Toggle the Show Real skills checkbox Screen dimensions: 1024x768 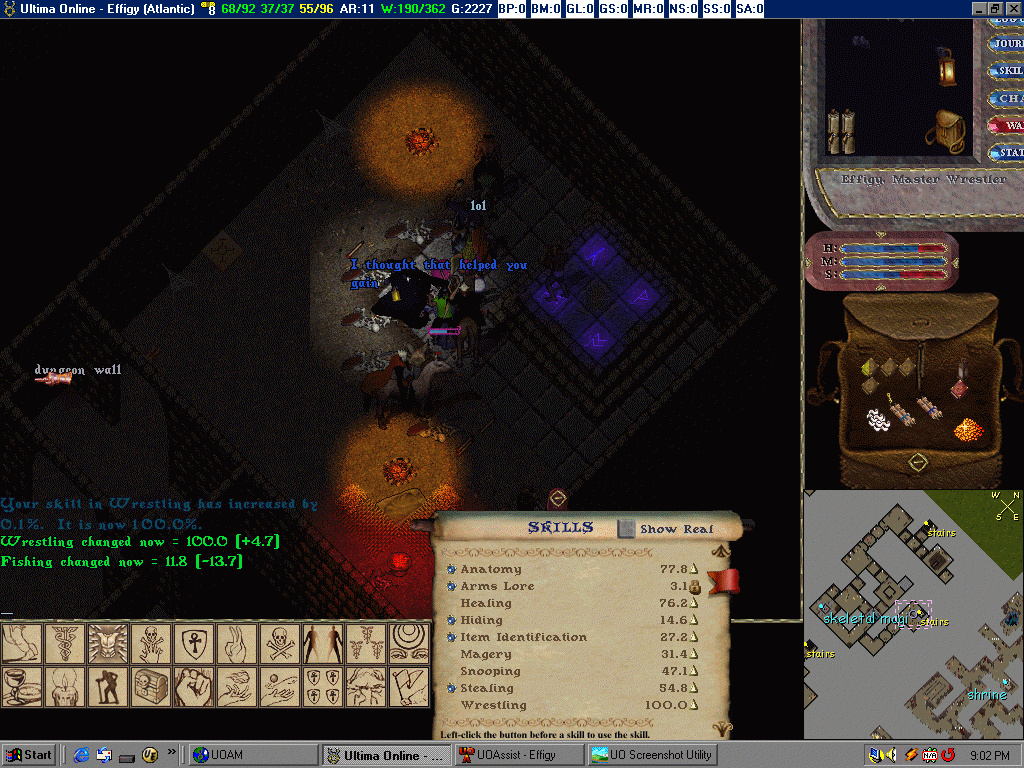coord(626,528)
